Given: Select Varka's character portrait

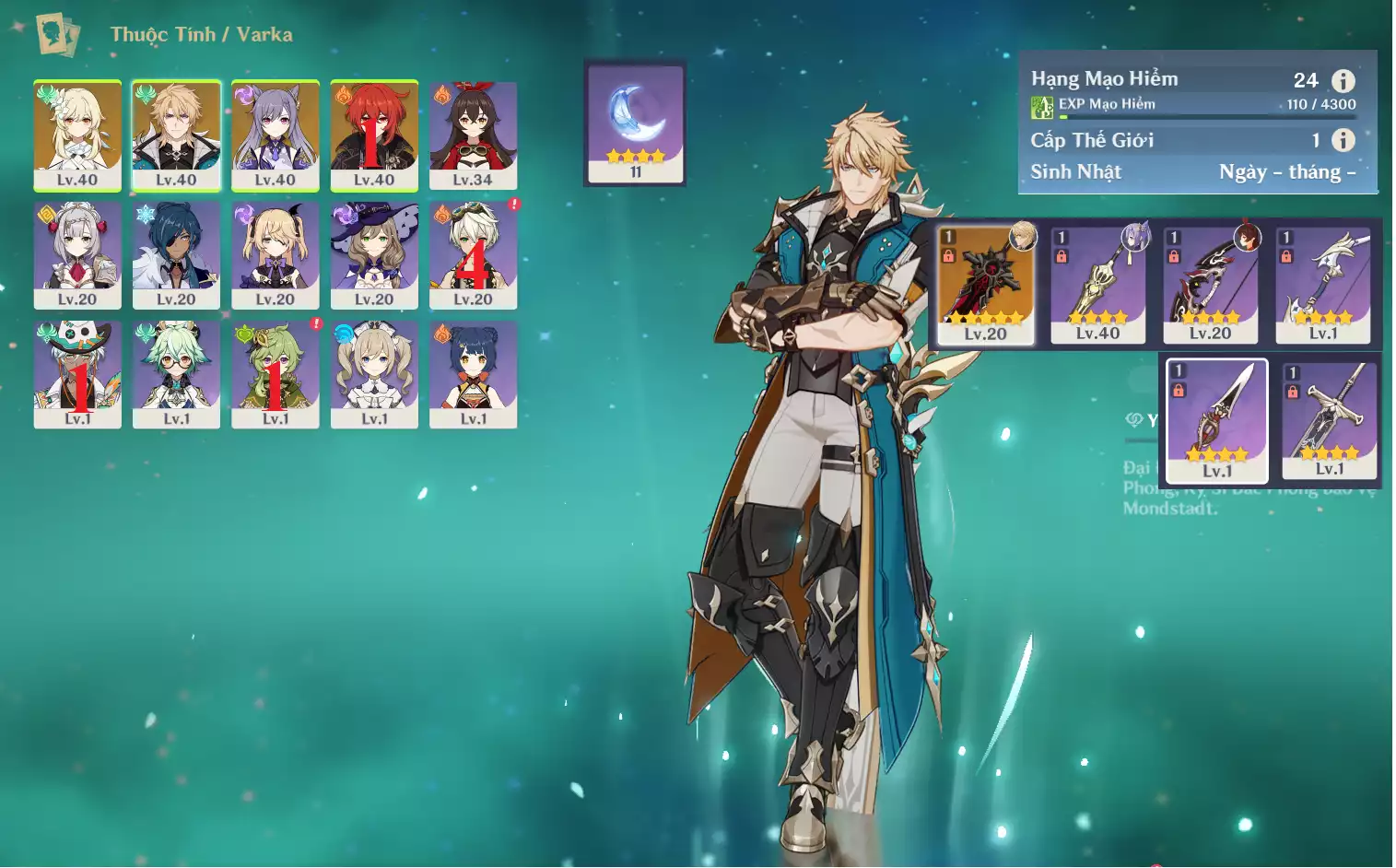Looking at the screenshot, I should 176,135.
